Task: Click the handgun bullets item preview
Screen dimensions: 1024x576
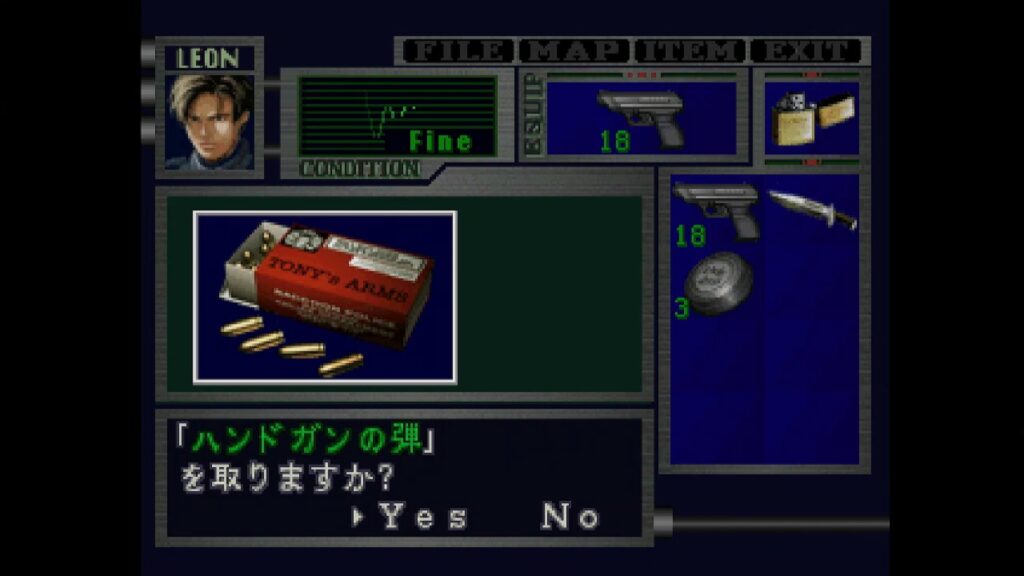Action: (x=325, y=297)
